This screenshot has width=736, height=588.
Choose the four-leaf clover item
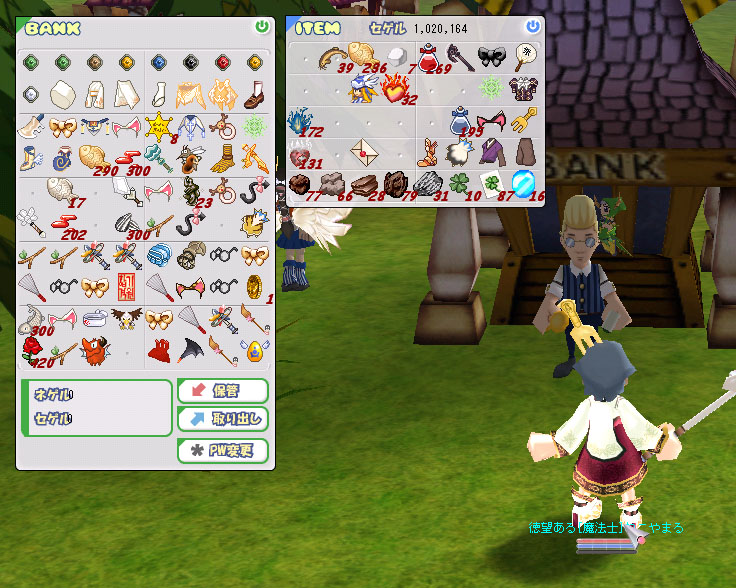pyautogui.click(x=460, y=184)
